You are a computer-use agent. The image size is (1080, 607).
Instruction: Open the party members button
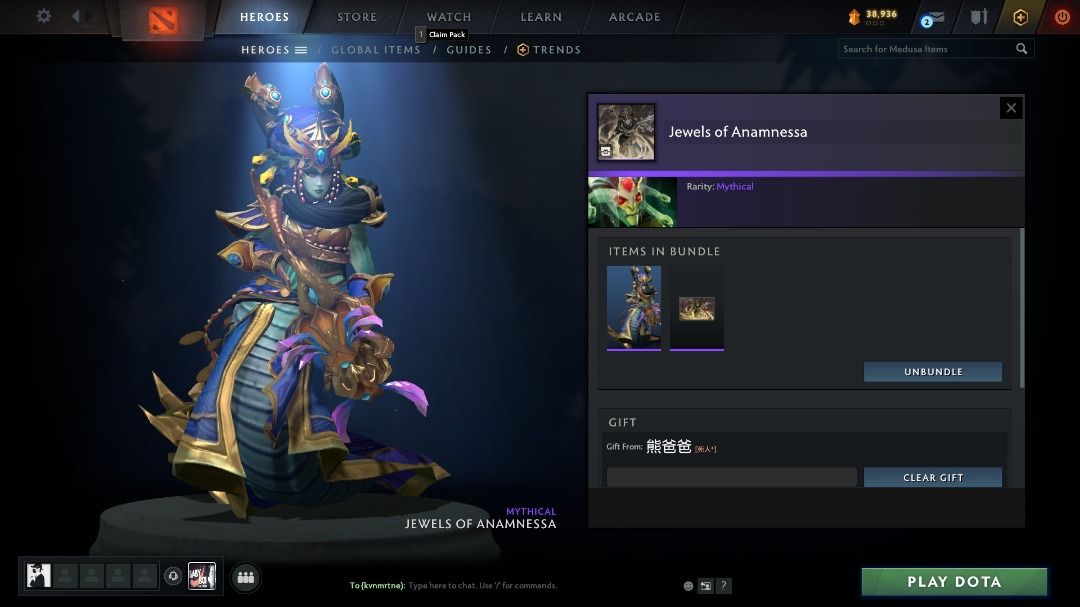point(246,576)
